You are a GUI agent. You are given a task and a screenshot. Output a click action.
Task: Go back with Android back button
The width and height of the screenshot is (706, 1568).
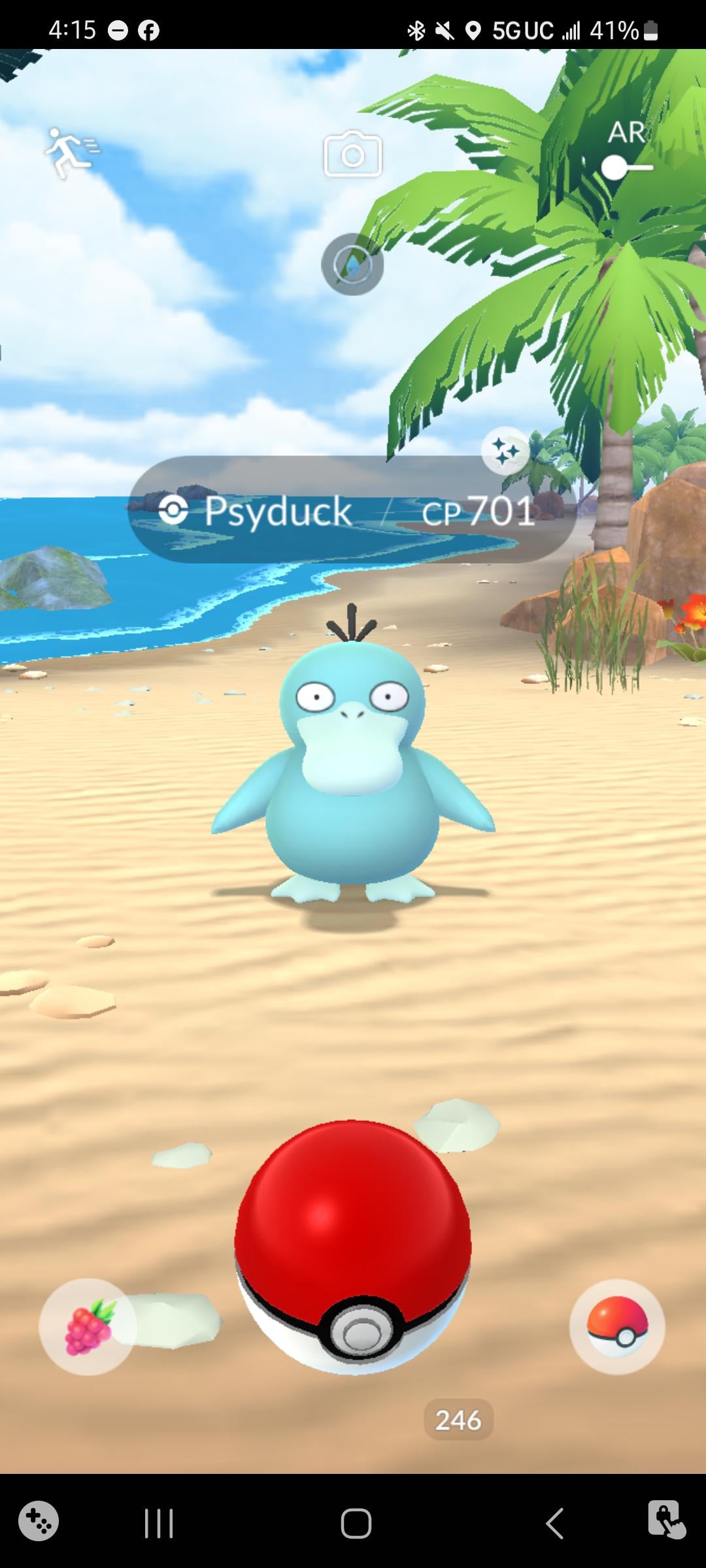pyautogui.click(x=554, y=1524)
